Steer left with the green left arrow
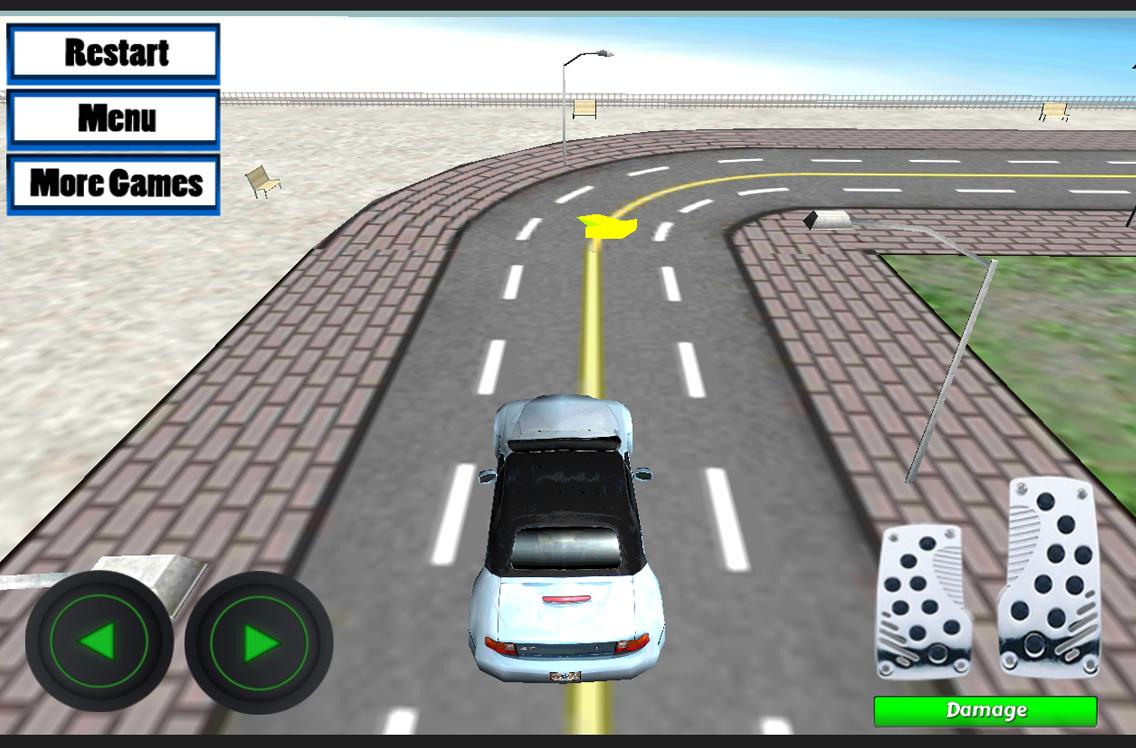The width and height of the screenshot is (1136, 748). pos(99,641)
